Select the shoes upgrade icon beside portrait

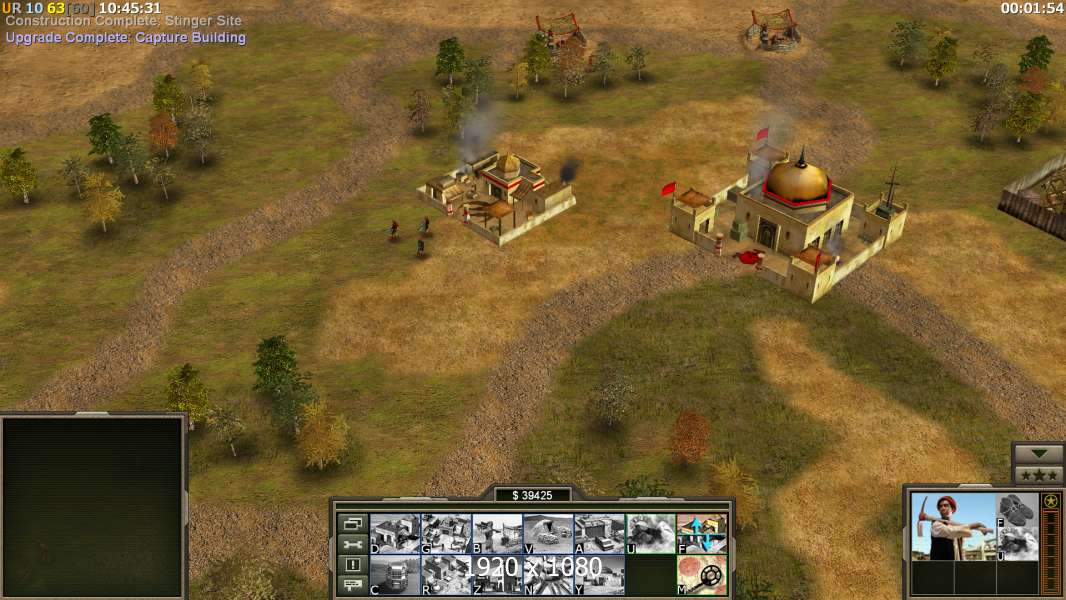pyautogui.click(x=1018, y=510)
